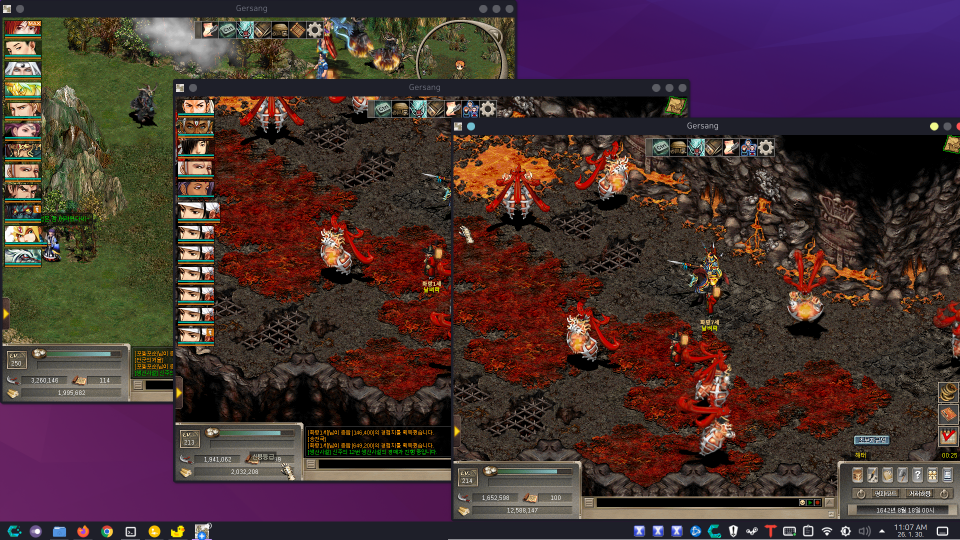960x540 pixels.
Task: Open Firefox from the desktop taskbar
Action: pos(83,531)
